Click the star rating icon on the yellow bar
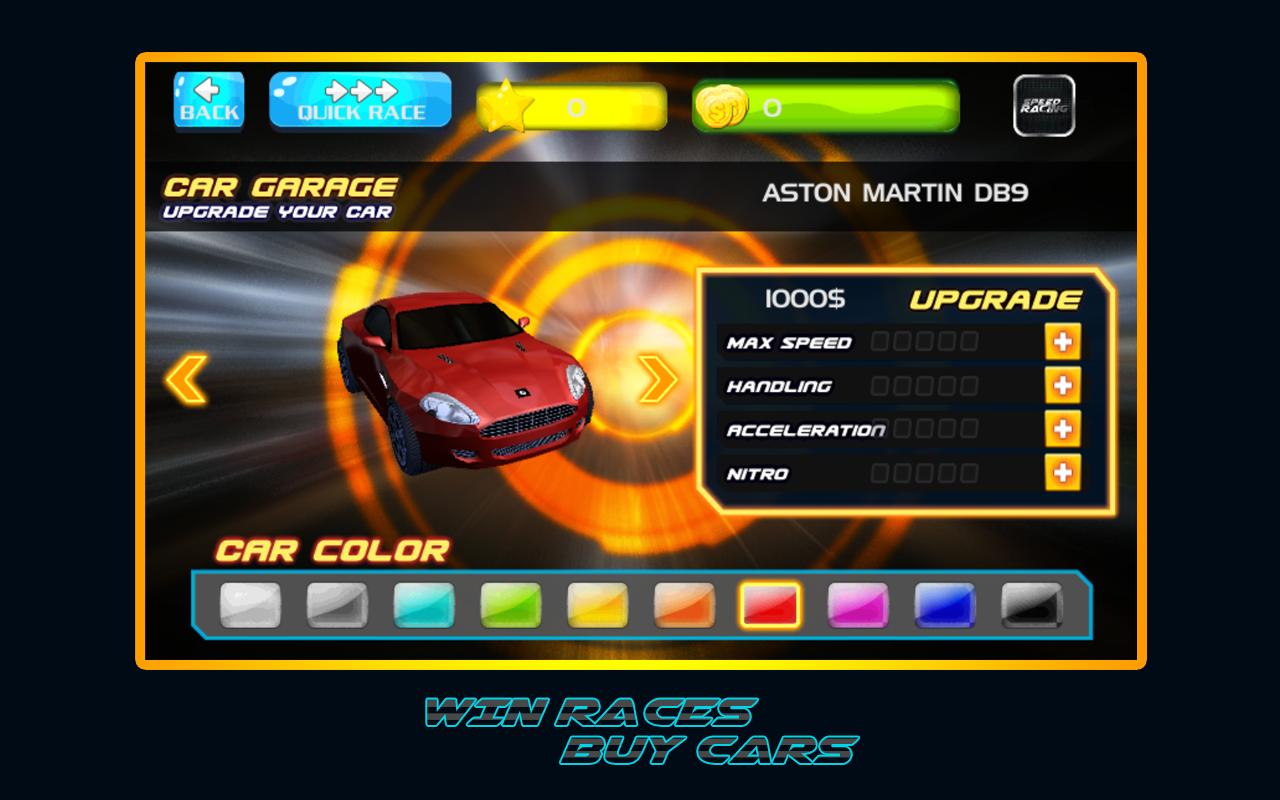Image resolution: width=1280 pixels, height=800 pixels. pos(508,104)
